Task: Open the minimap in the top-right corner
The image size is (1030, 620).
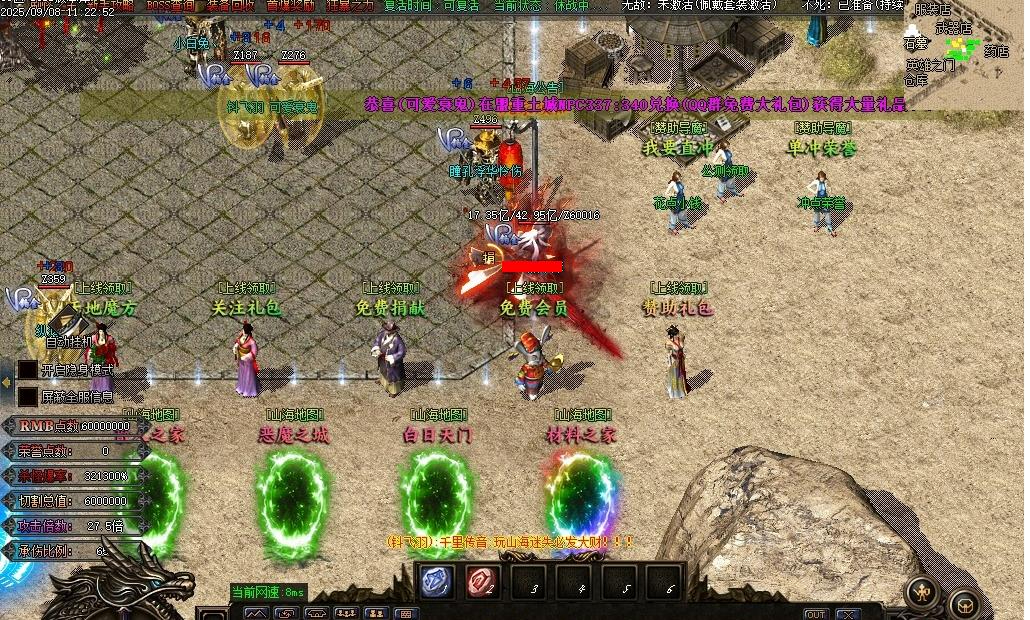Action: [966, 50]
